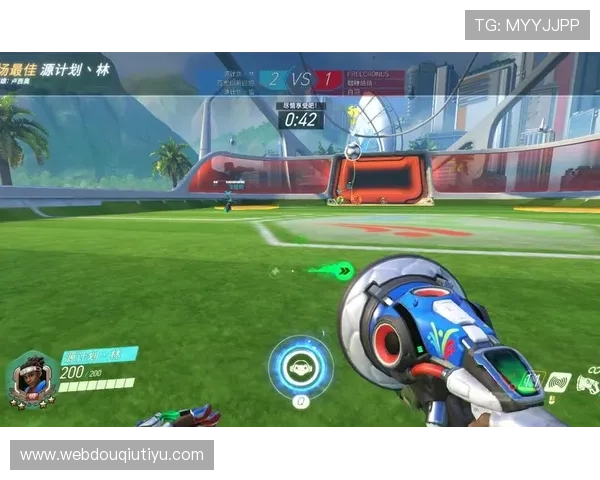Activate the charged Lúcio ultimate icon
The width and height of the screenshot is (600, 480).
tap(300, 367)
